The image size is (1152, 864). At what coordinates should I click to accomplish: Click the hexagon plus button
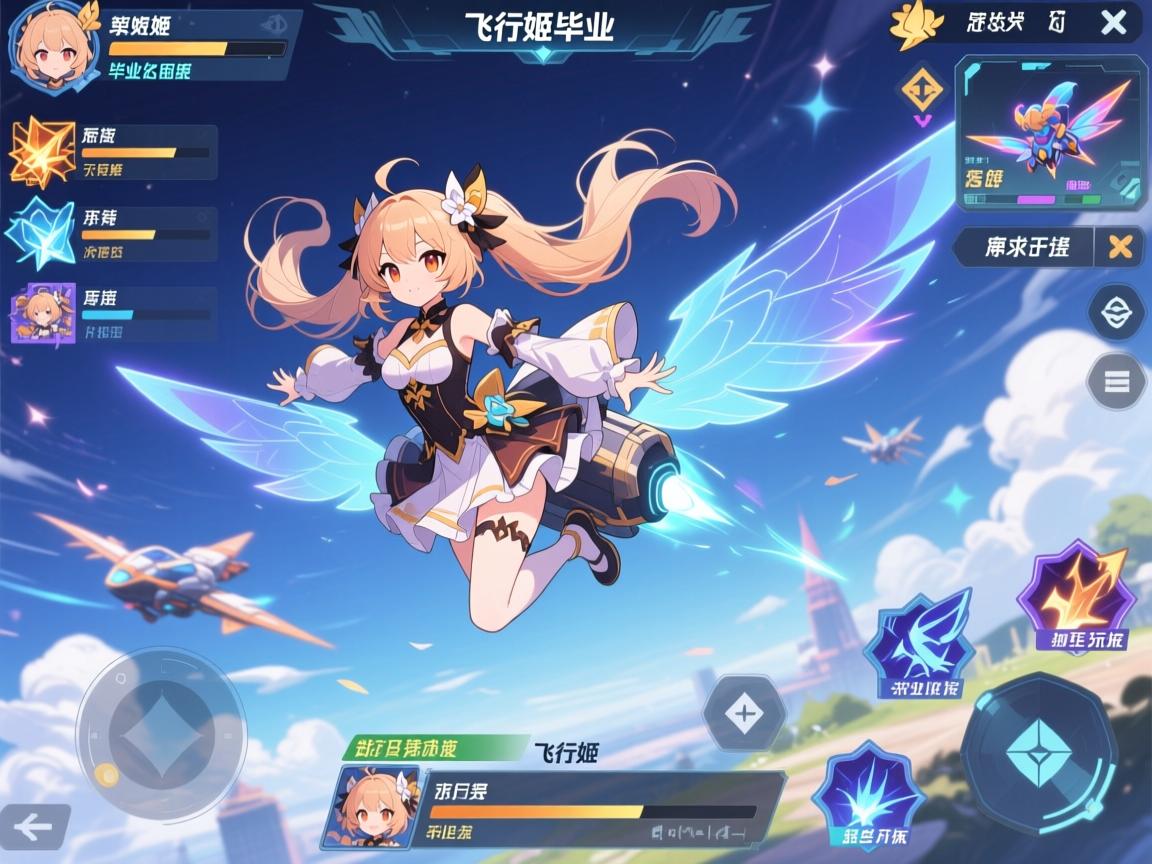(743, 714)
